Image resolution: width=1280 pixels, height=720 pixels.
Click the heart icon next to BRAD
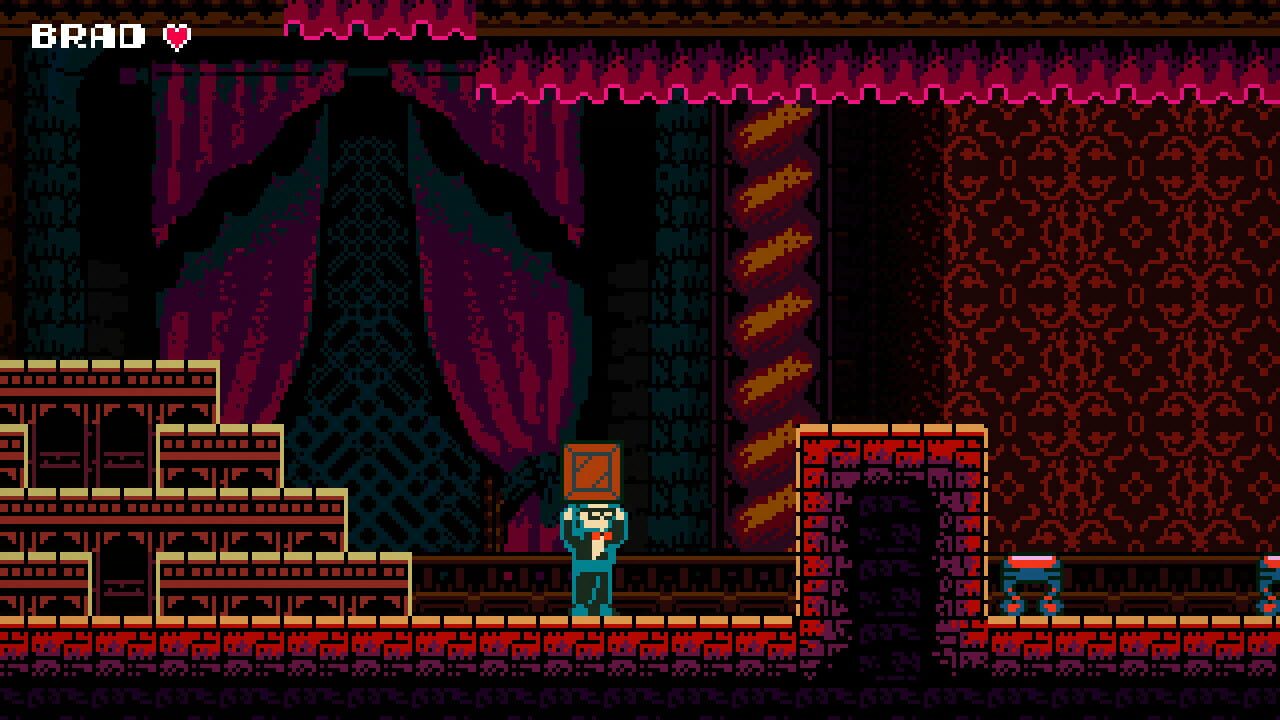(177, 37)
